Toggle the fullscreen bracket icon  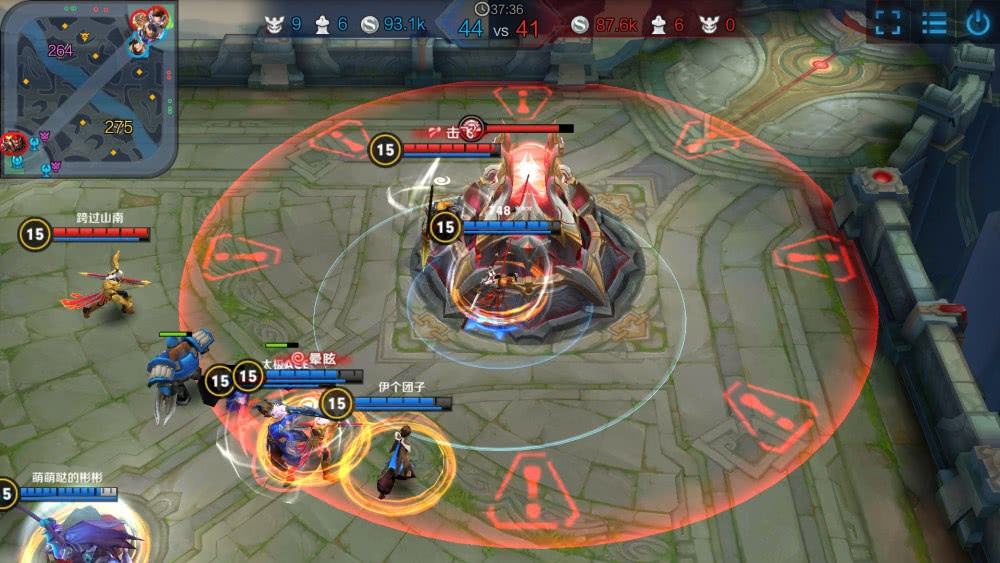click(888, 23)
